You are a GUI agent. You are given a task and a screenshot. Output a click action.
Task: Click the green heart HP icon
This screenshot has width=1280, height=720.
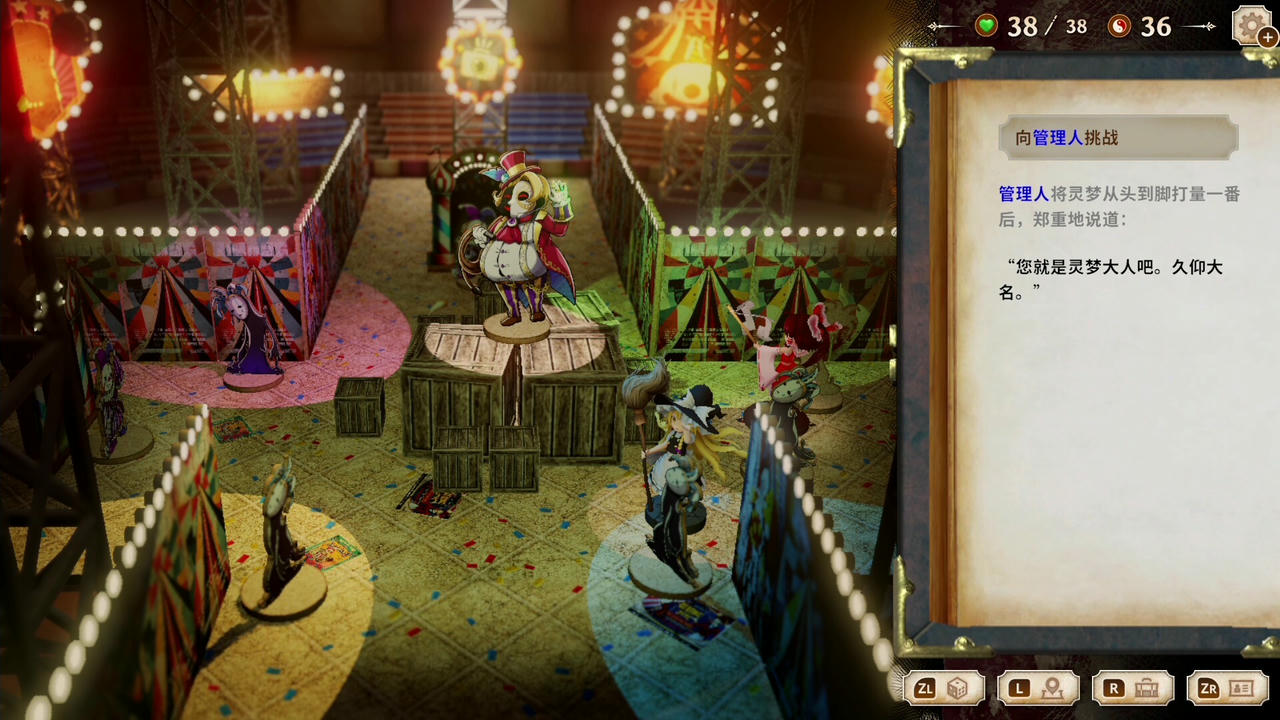tap(985, 26)
